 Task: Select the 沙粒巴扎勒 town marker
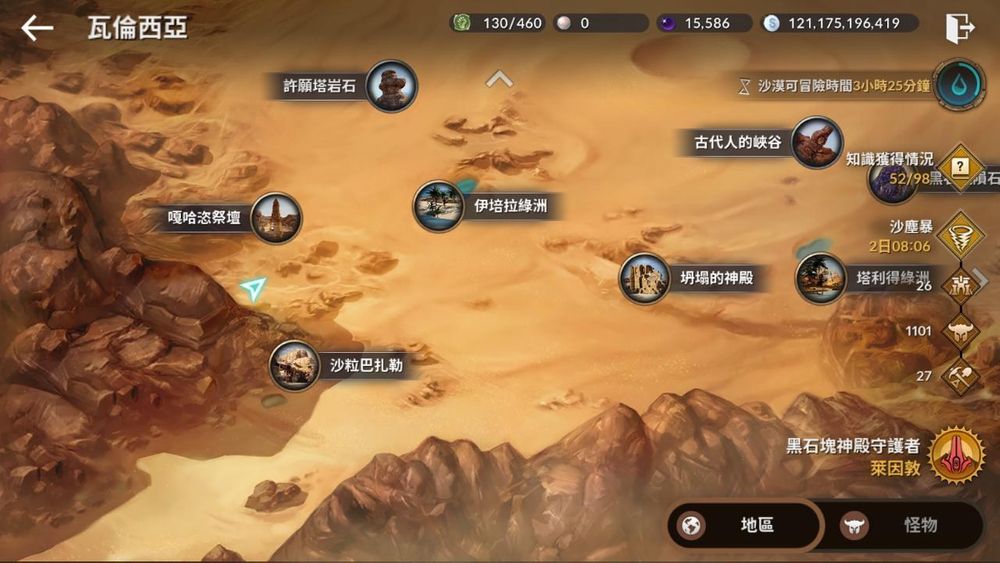pos(295,365)
